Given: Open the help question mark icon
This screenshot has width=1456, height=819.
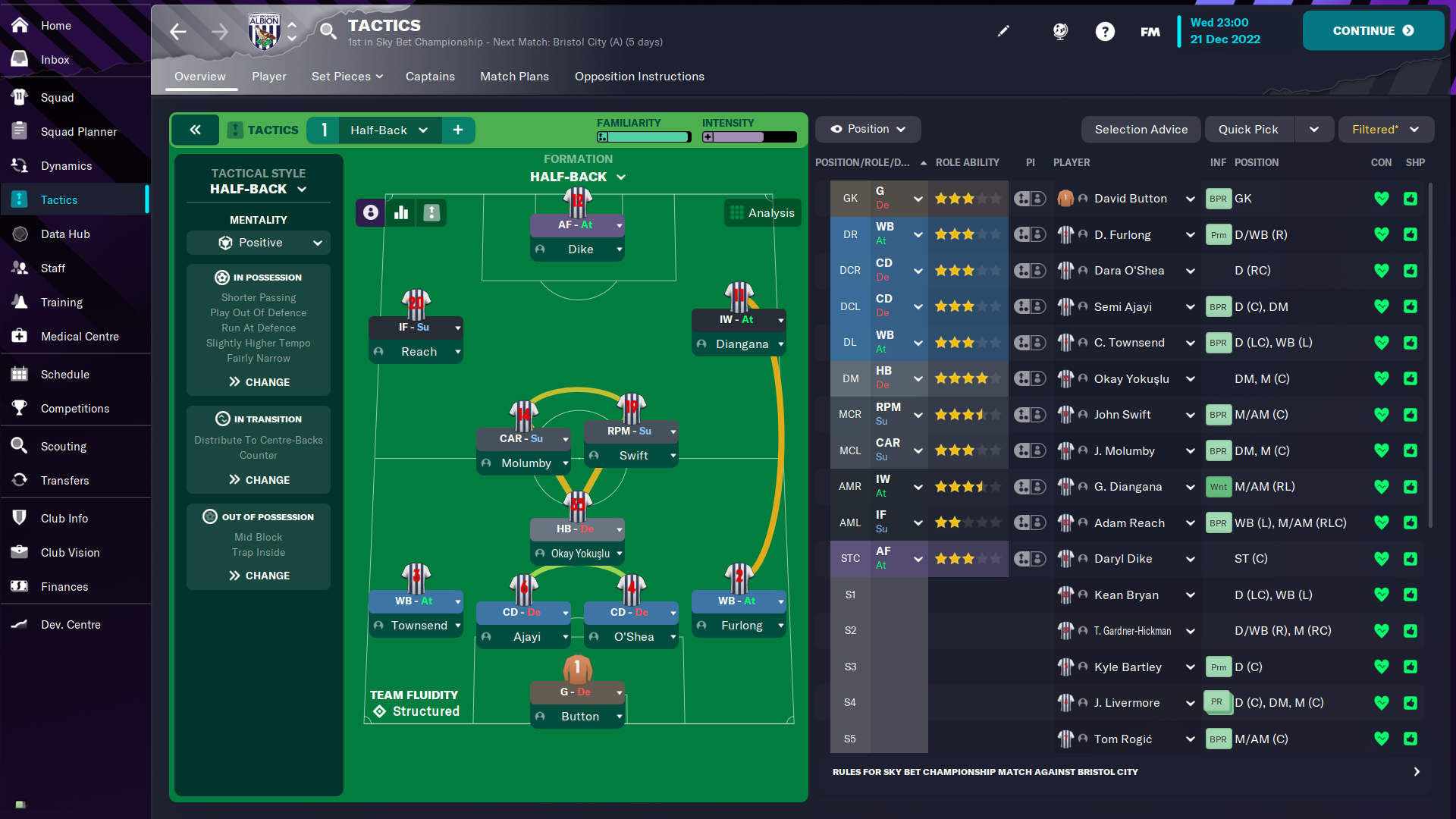Looking at the screenshot, I should tap(1105, 31).
